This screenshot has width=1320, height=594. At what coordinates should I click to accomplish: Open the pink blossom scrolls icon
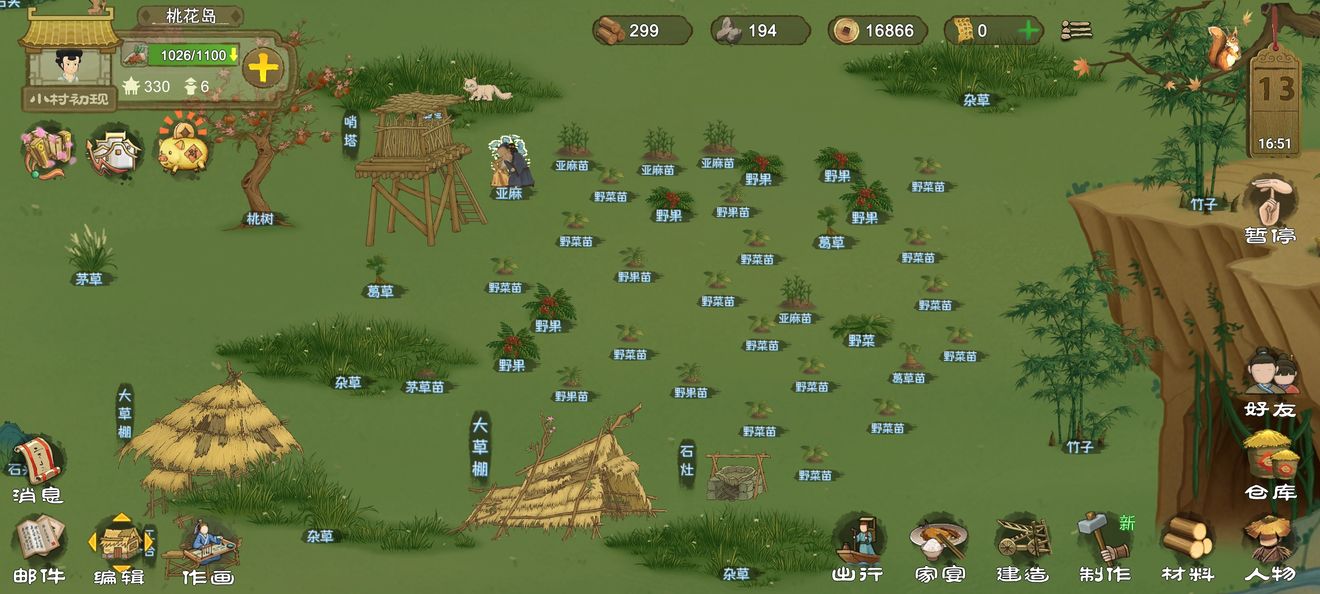pos(47,152)
